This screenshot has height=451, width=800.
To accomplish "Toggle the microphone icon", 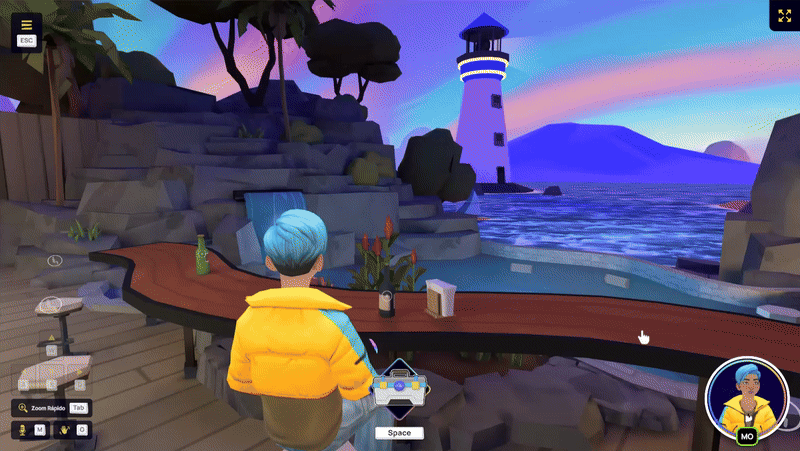I will [20, 430].
